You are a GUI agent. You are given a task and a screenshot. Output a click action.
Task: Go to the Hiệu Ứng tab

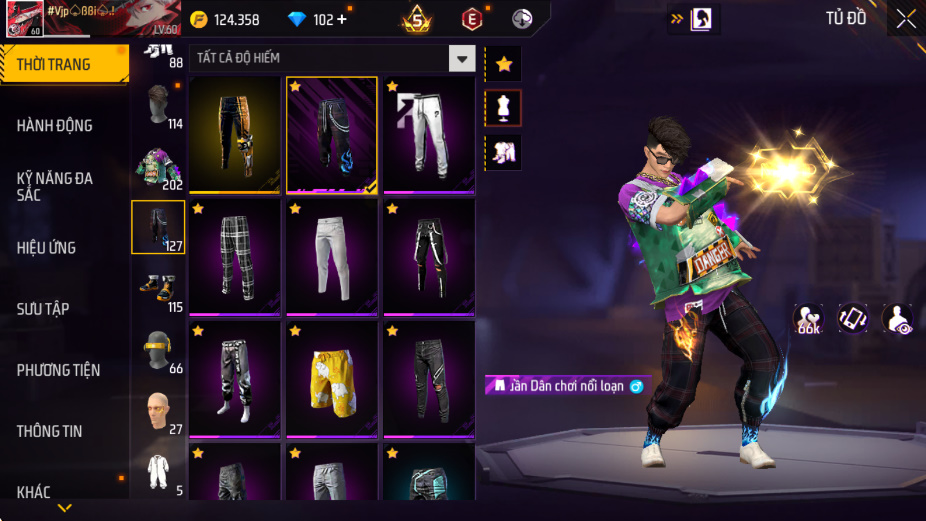(x=46, y=247)
